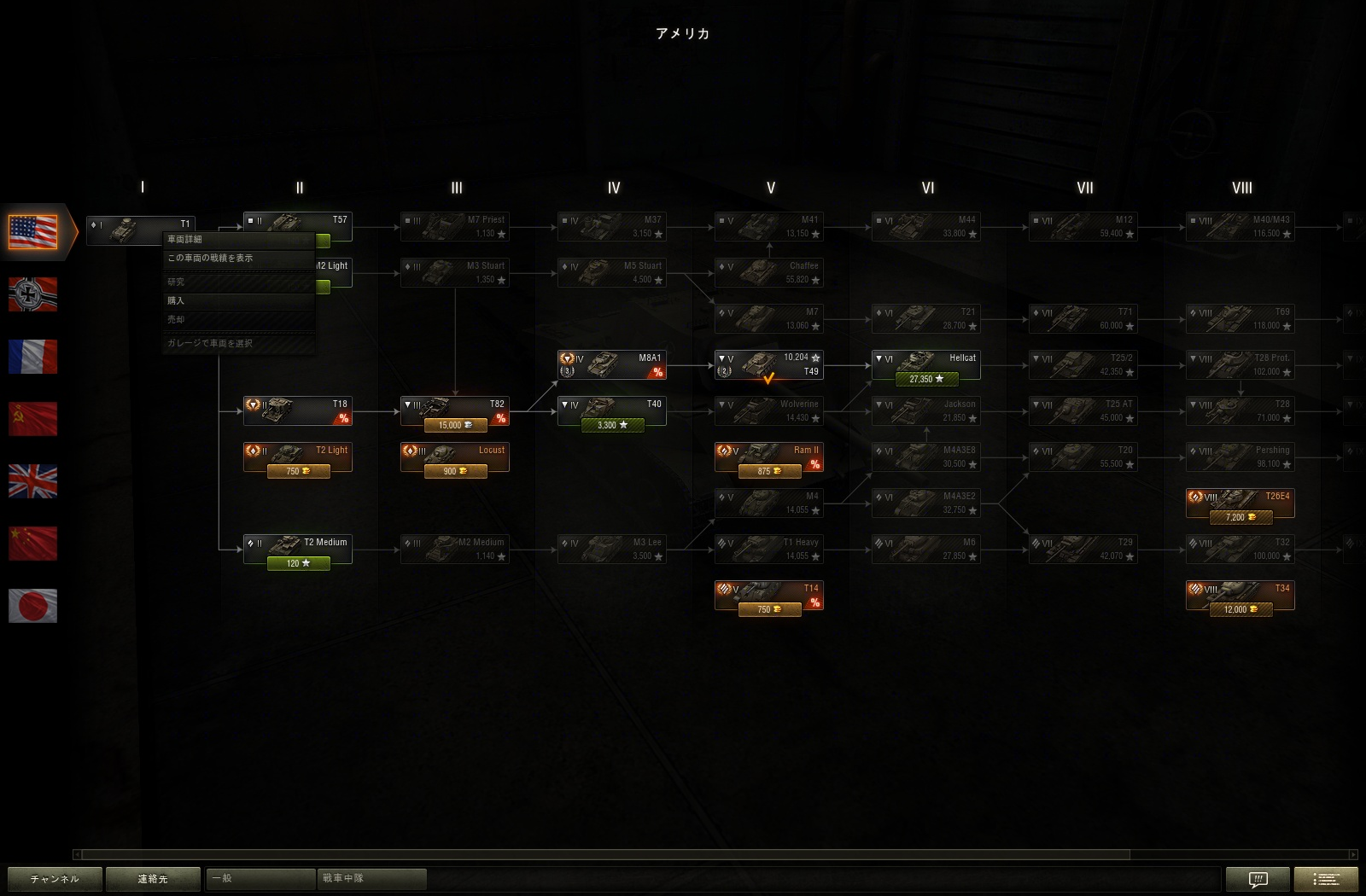
Task: Click the T82 vehicle node
Action: [454, 411]
